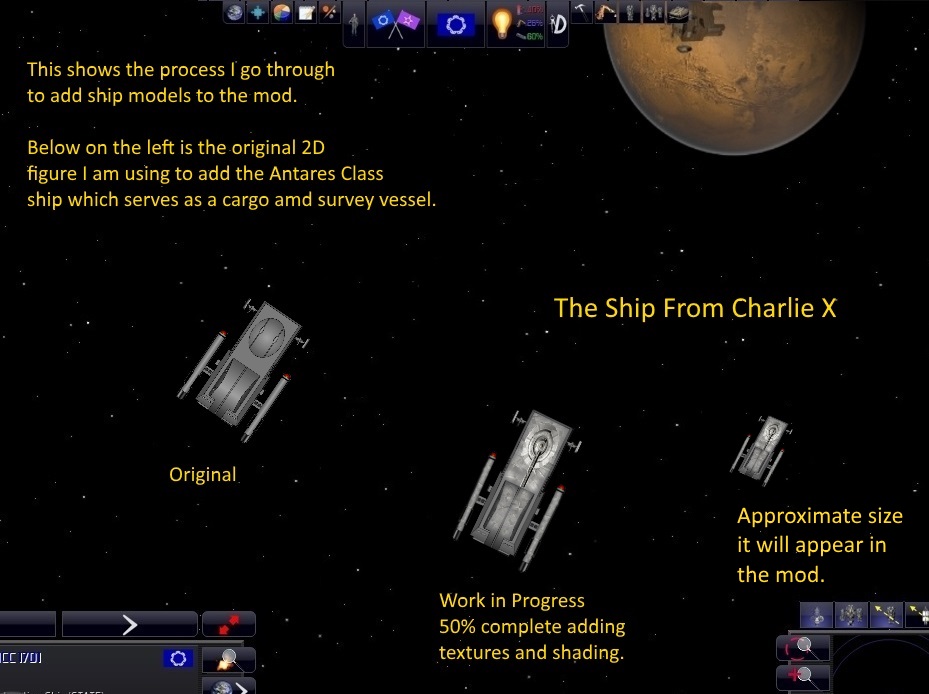The height and width of the screenshot is (694, 929).
Task: Open the globe planet overview icon
Action: (x=234, y=13)
